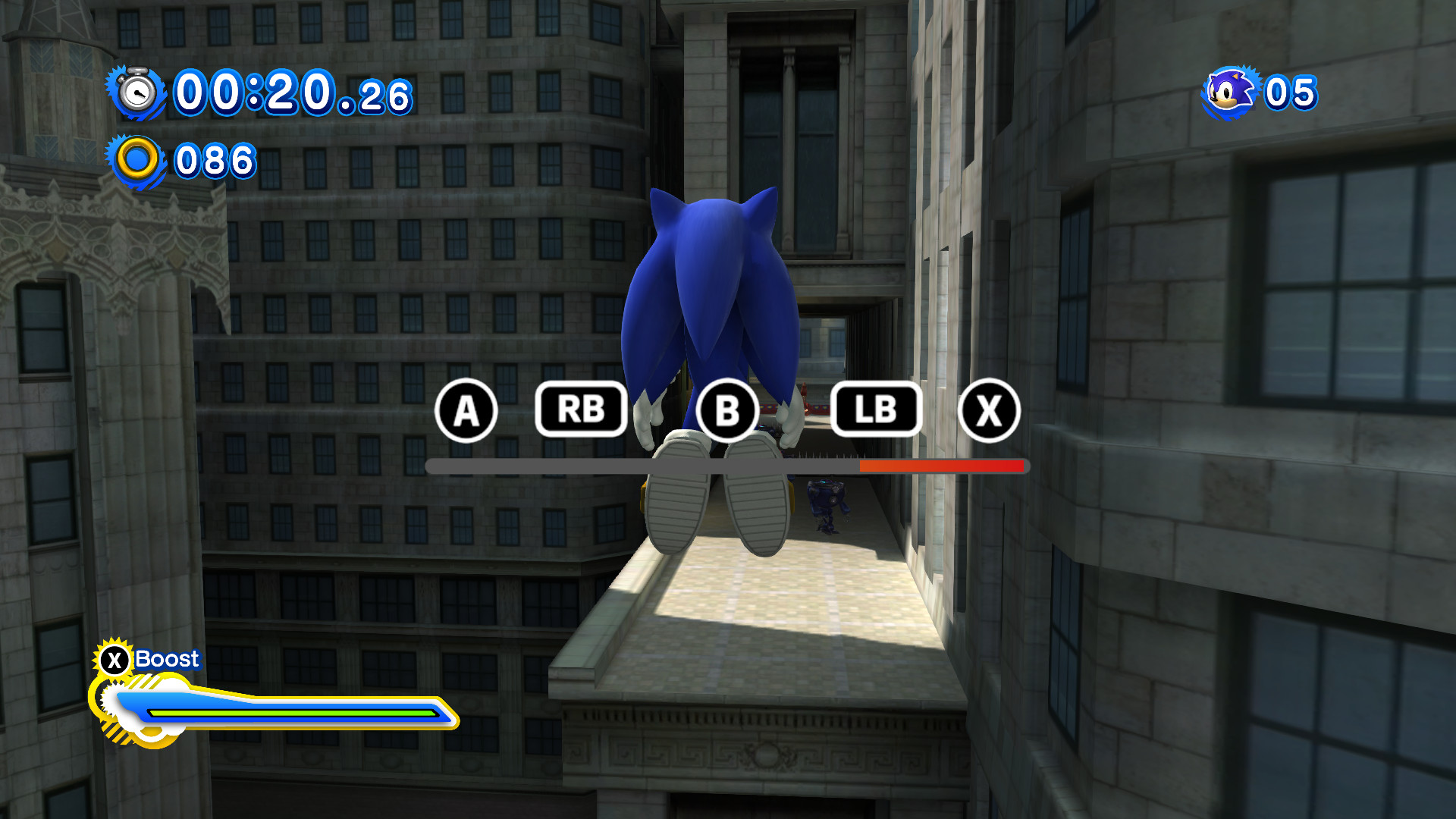
Task: Click the A button prompt
Action: pos(466,411)
